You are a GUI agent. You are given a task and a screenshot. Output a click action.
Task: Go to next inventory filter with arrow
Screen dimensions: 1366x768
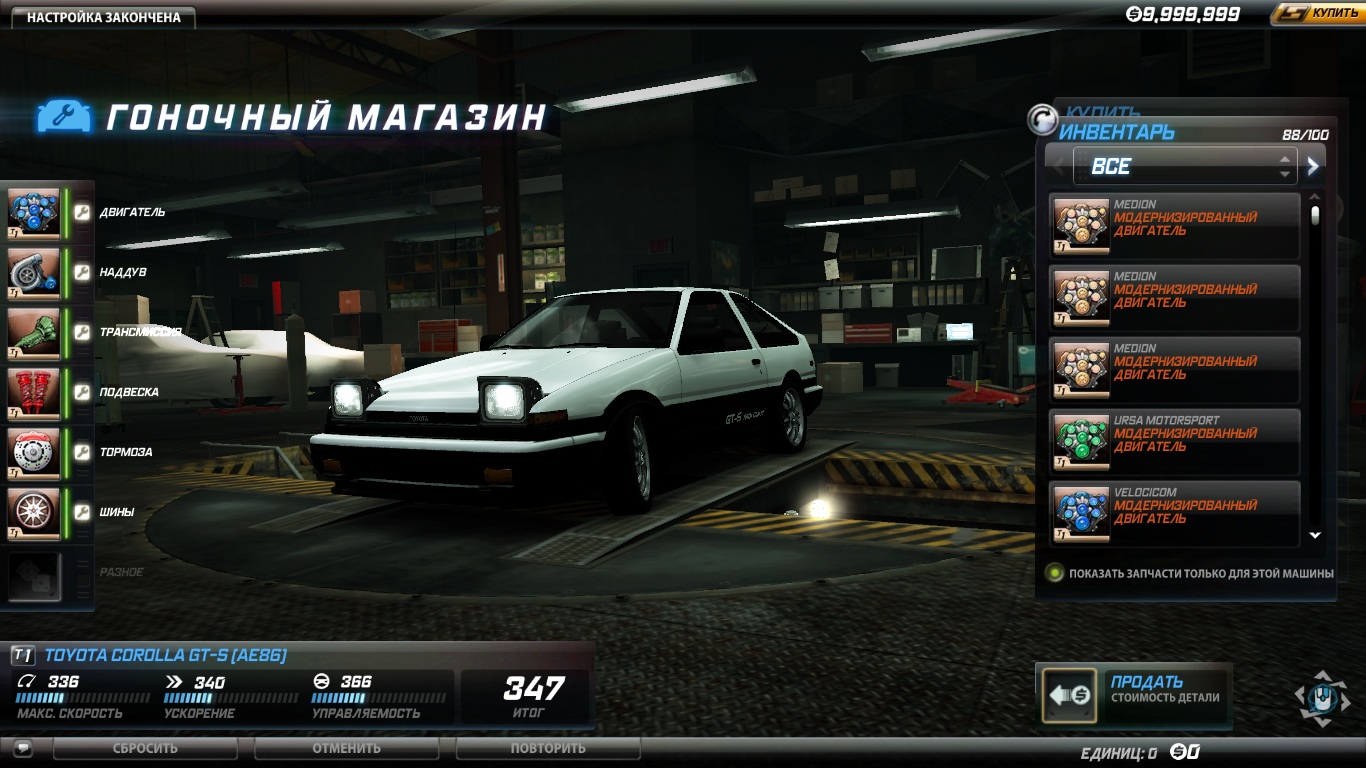pos(1313,166)
